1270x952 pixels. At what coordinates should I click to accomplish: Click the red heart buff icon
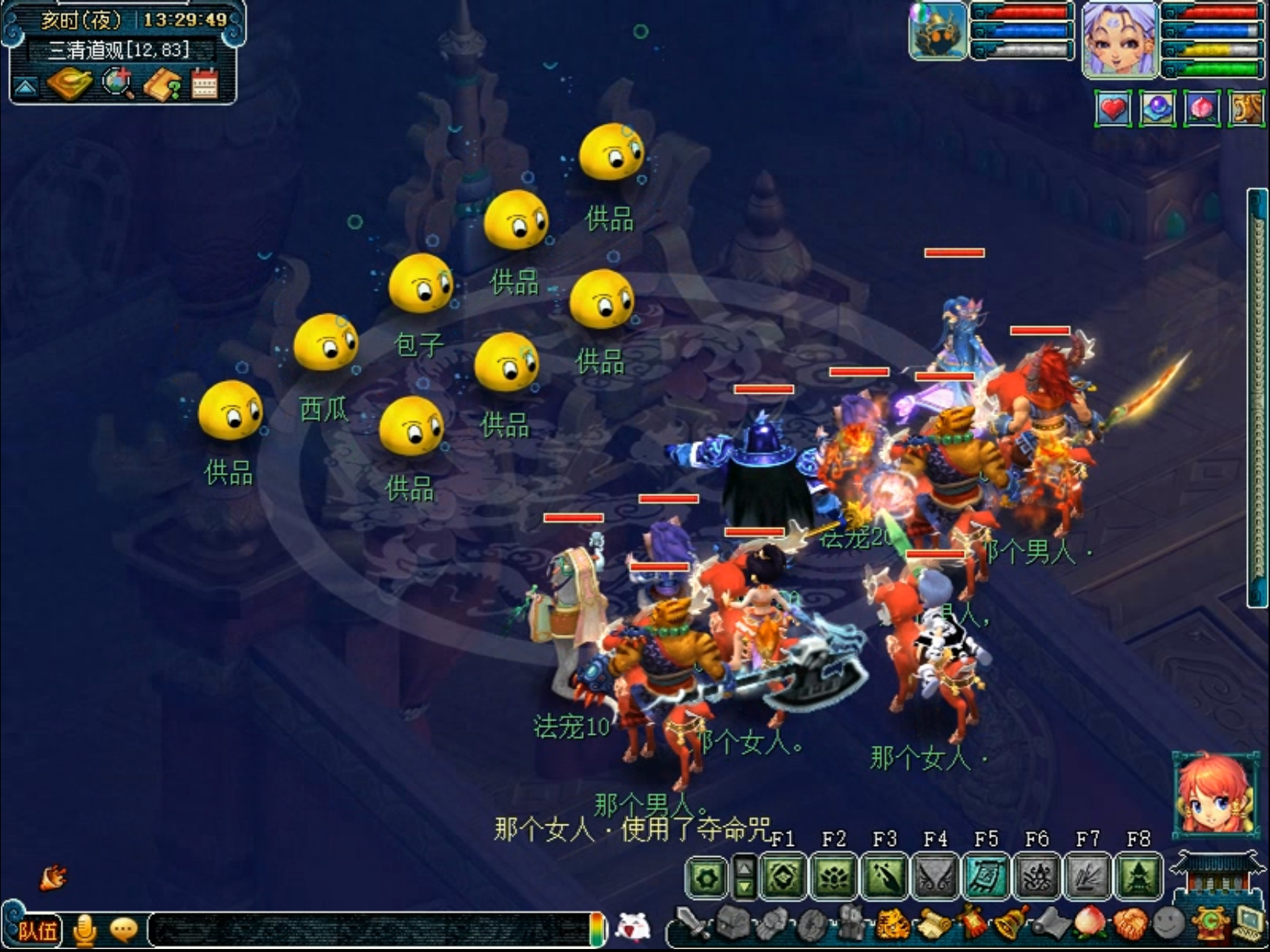pyautogui.click(x=1112, y=110)
